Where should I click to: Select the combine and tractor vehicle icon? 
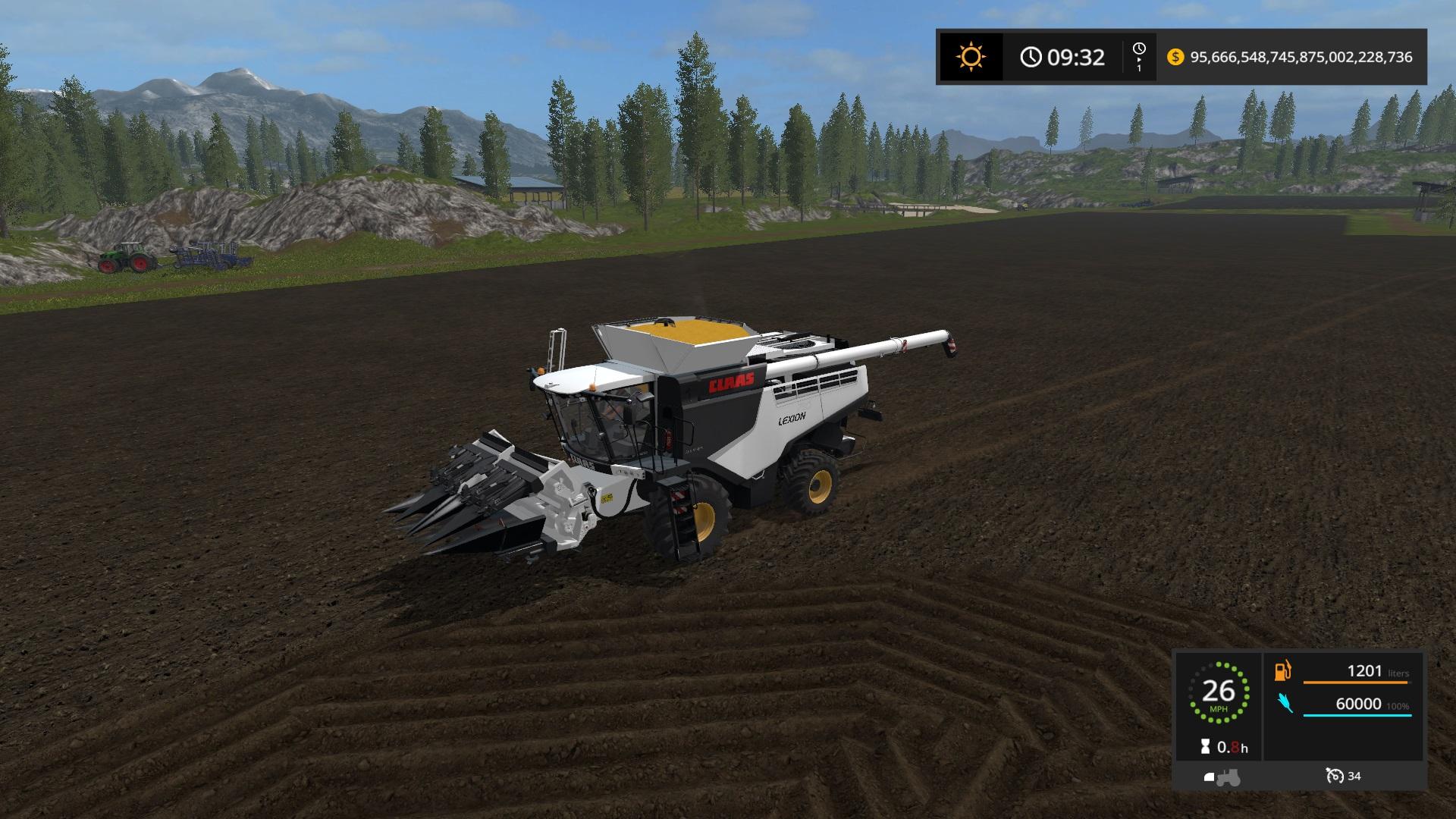(1221, 777)
